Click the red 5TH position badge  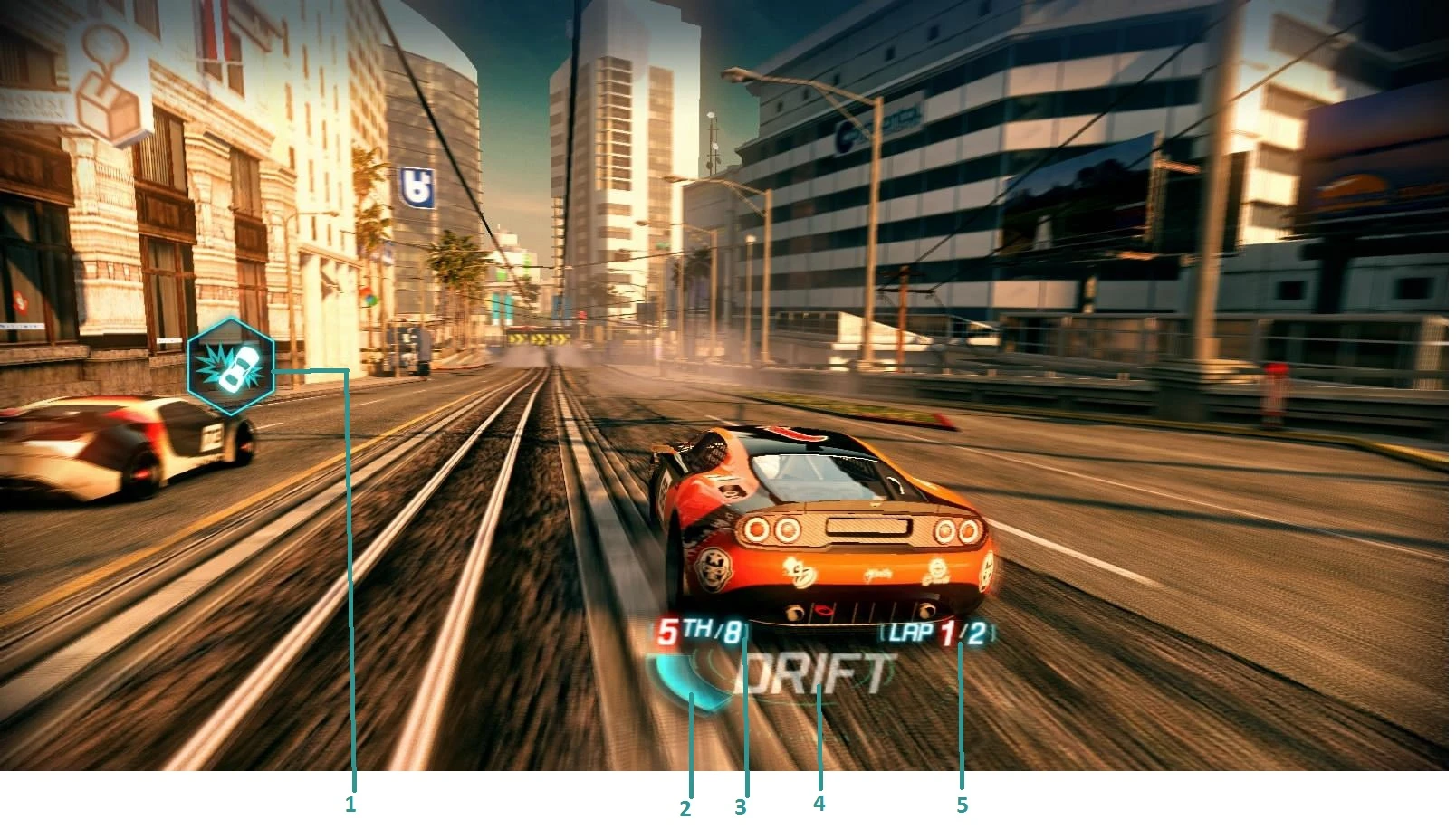click(x=667, y=633)
